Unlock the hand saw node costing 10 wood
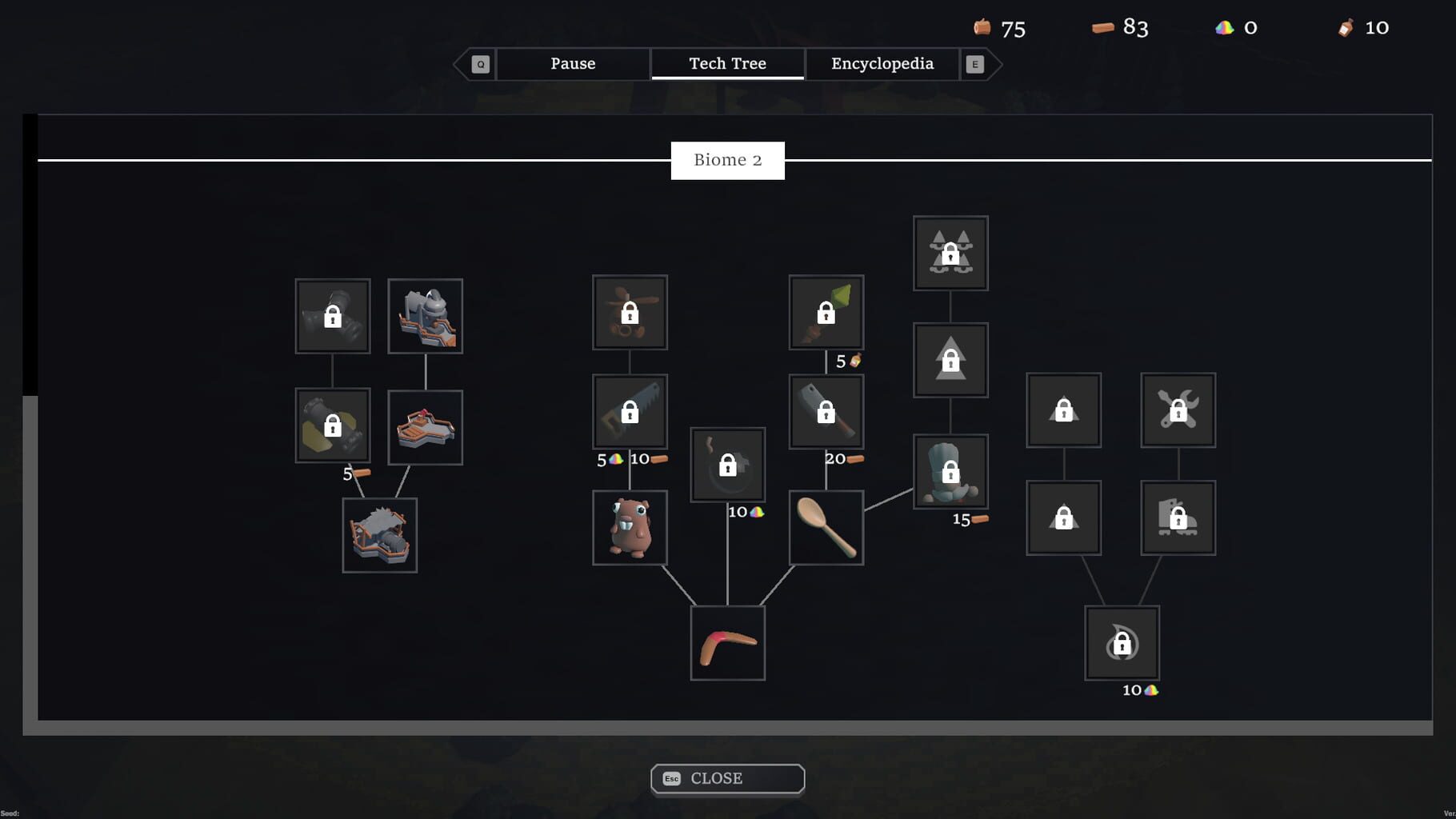Image resolution: width=1456 pixels, height=819 pixels. tap(630, 412)
